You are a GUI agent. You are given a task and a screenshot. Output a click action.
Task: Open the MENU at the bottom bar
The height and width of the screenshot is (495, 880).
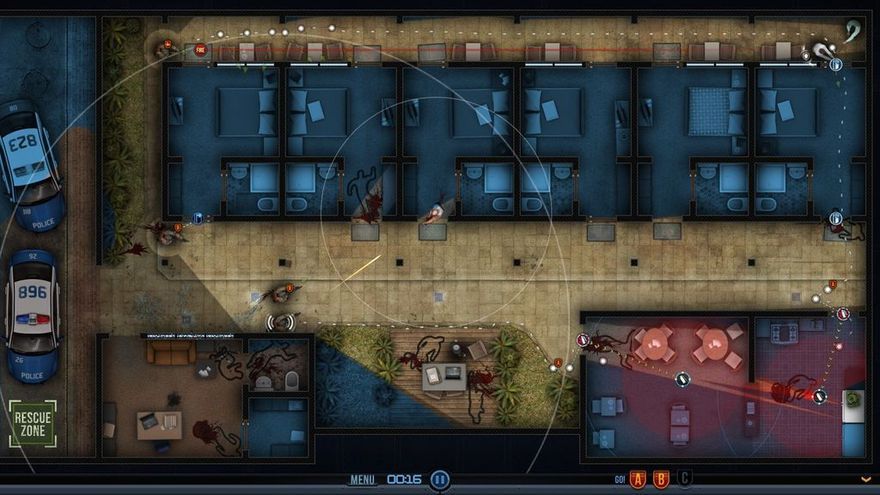coord(362,480)
